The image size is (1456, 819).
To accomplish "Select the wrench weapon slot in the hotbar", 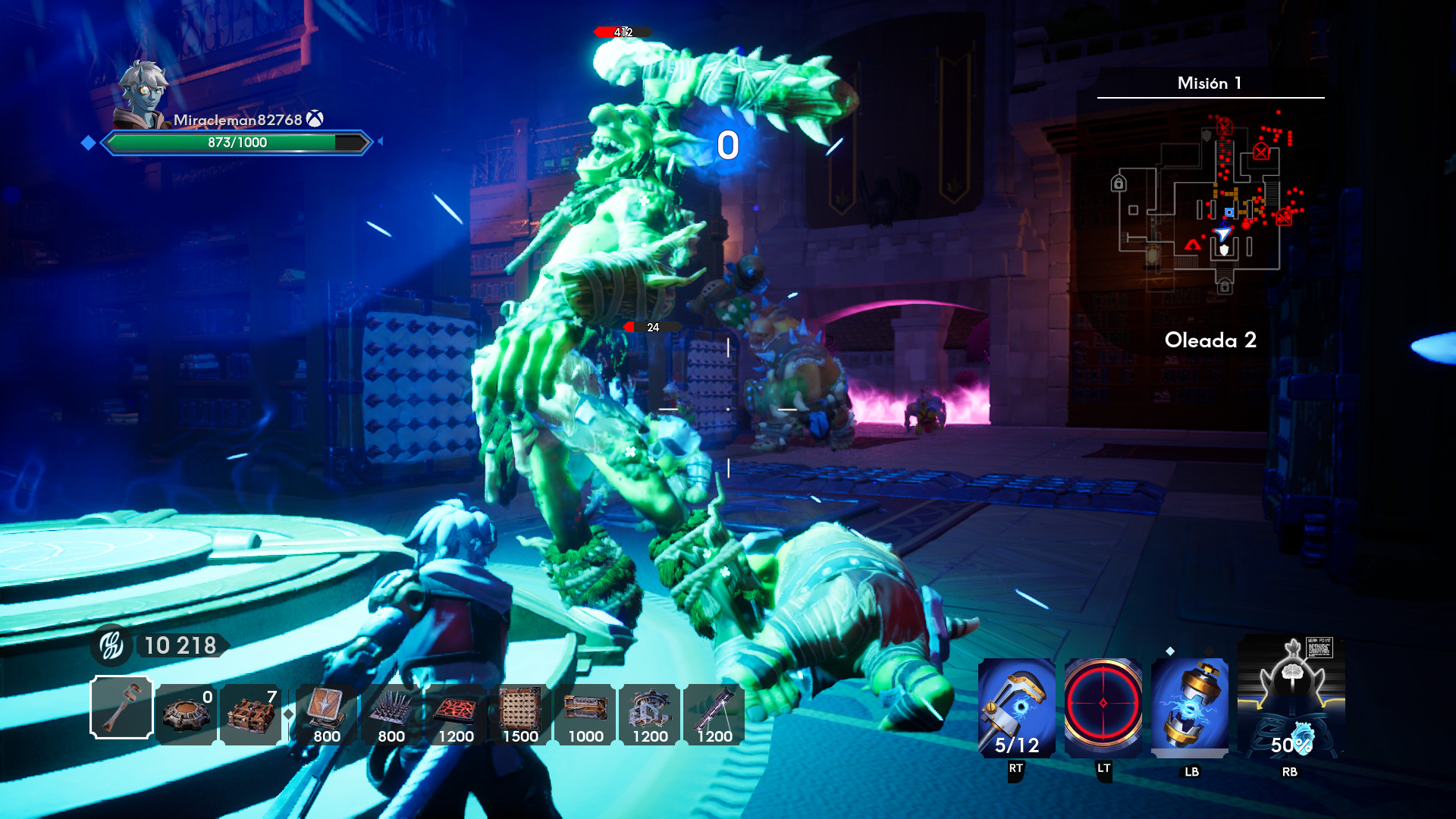I will click(x=121, y=708).
